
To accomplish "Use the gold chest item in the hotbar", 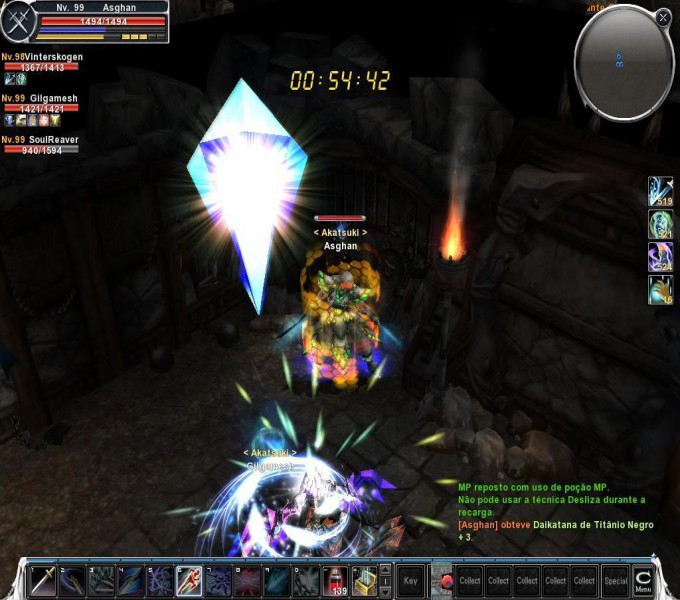I will click(x=364, y=580).
